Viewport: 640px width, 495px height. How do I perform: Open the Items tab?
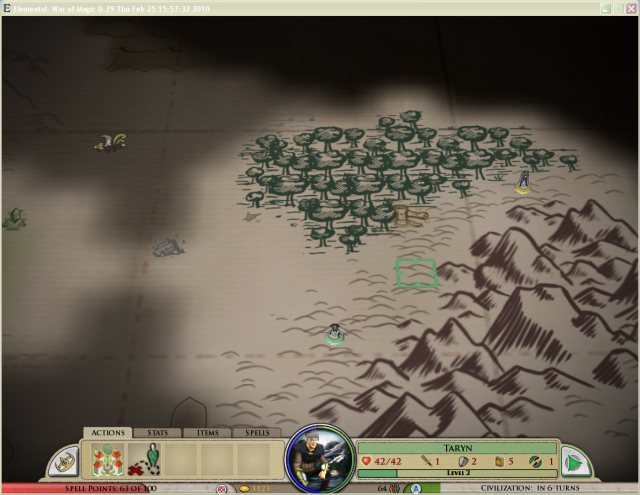(x=207, y=433)
